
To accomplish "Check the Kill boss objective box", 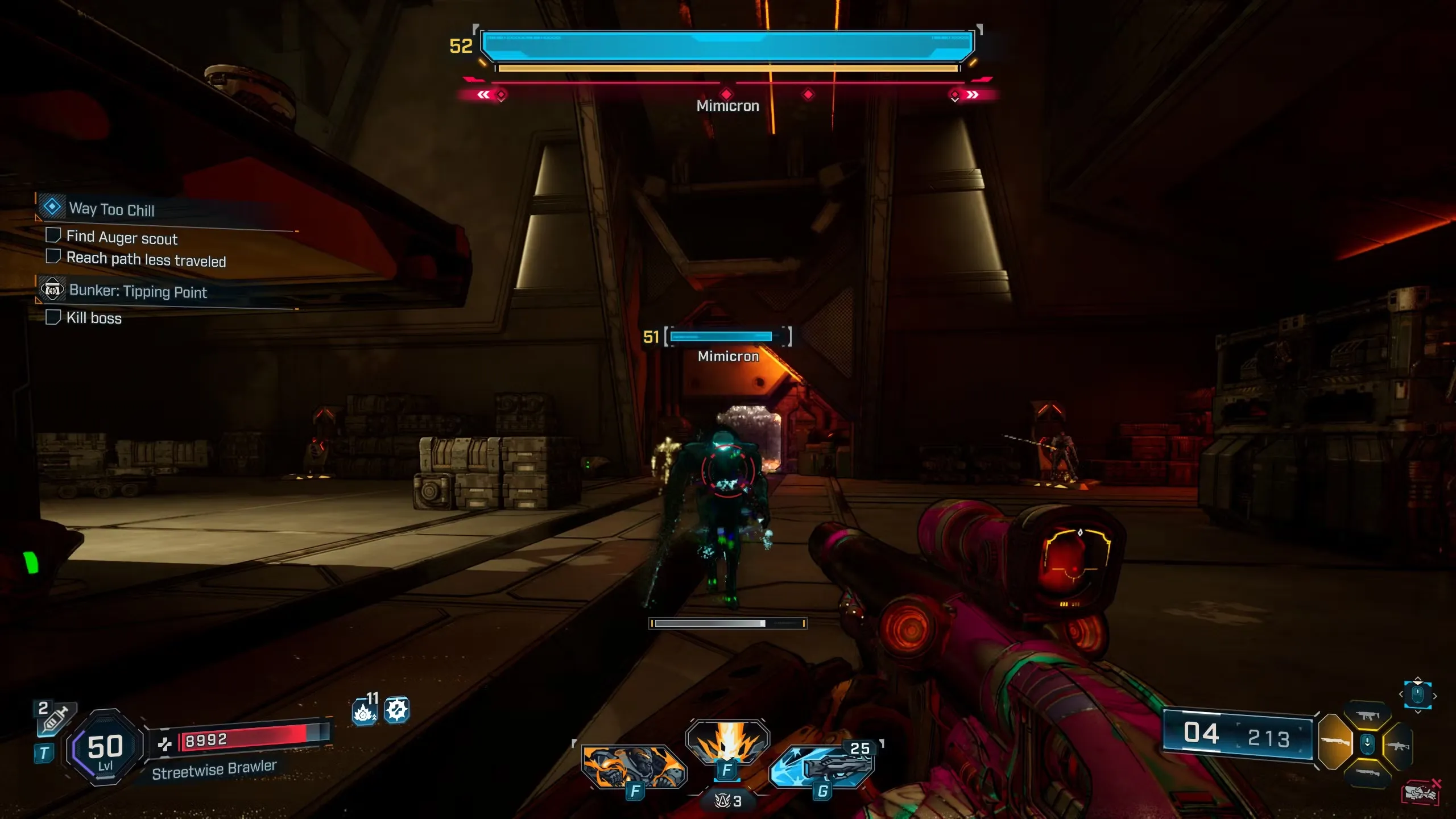I will [x=53, y=317].
